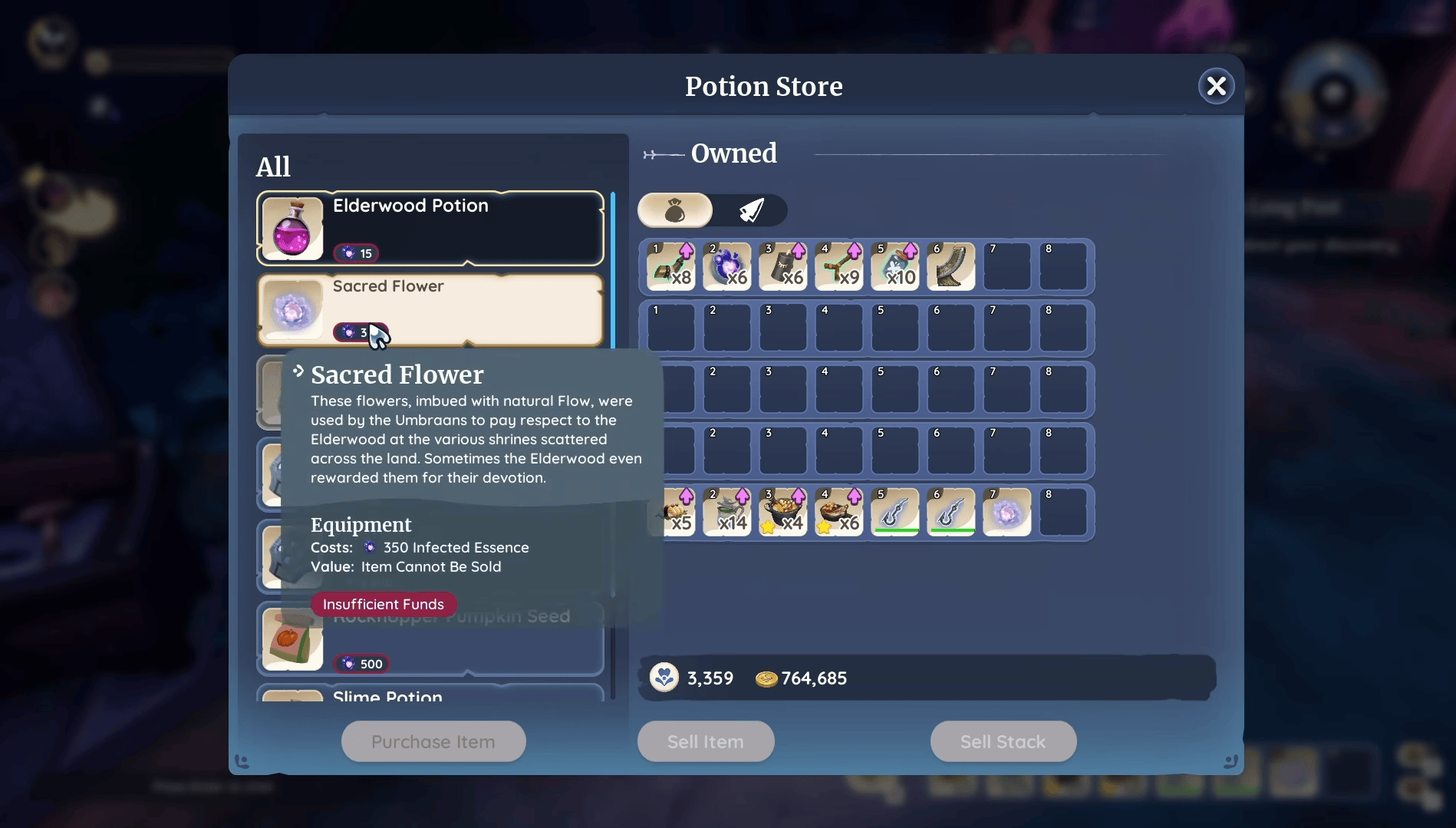Select the curved horn item in inventory slot 6
Screen dimensions: 1456x828
click(950, 265)
